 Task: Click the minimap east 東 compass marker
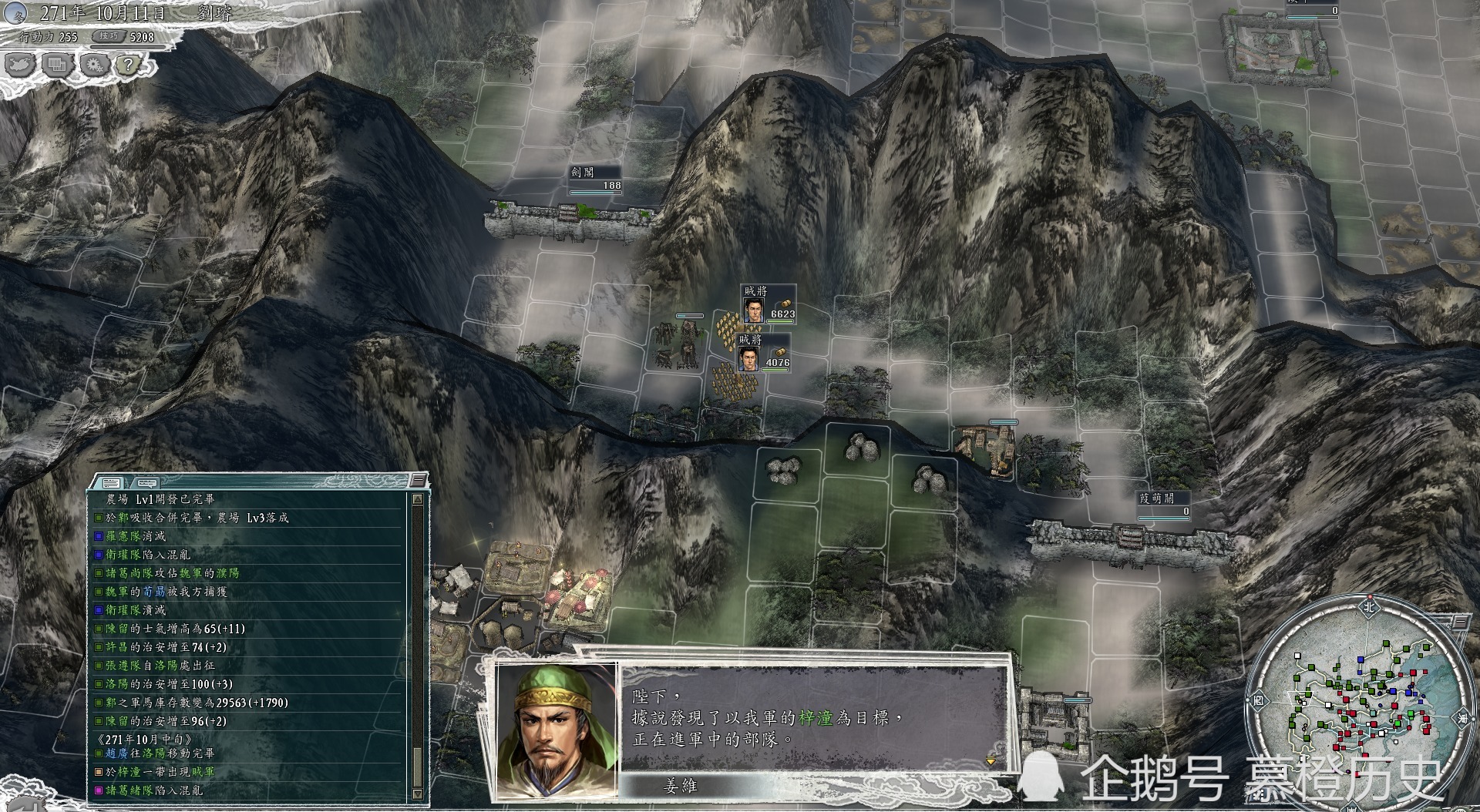[1461, 718]
